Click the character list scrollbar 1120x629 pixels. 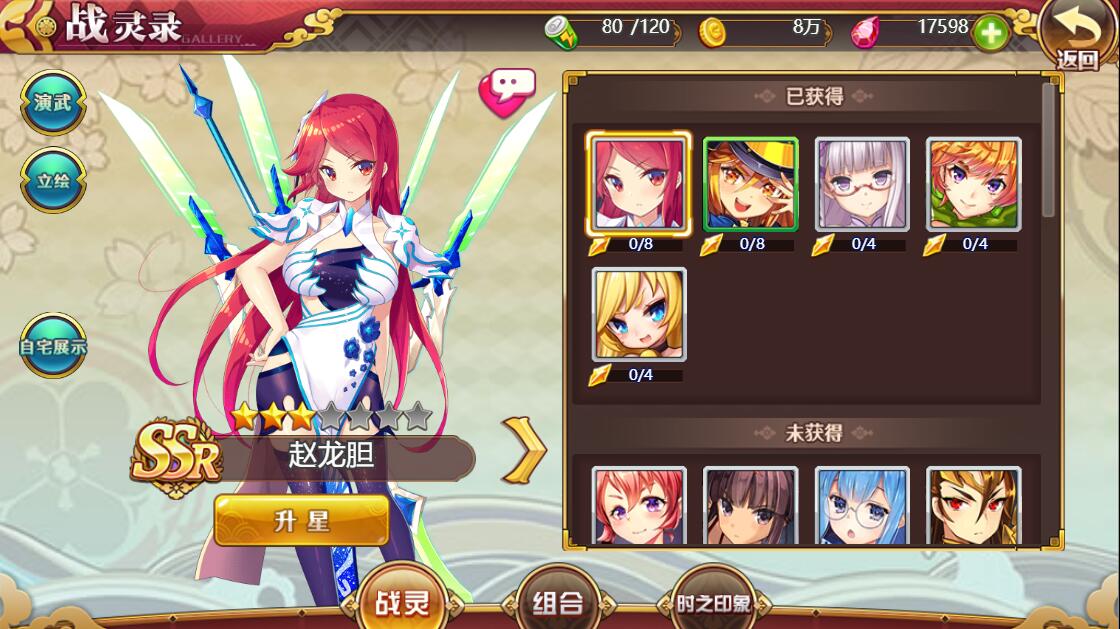[1048, 150]
